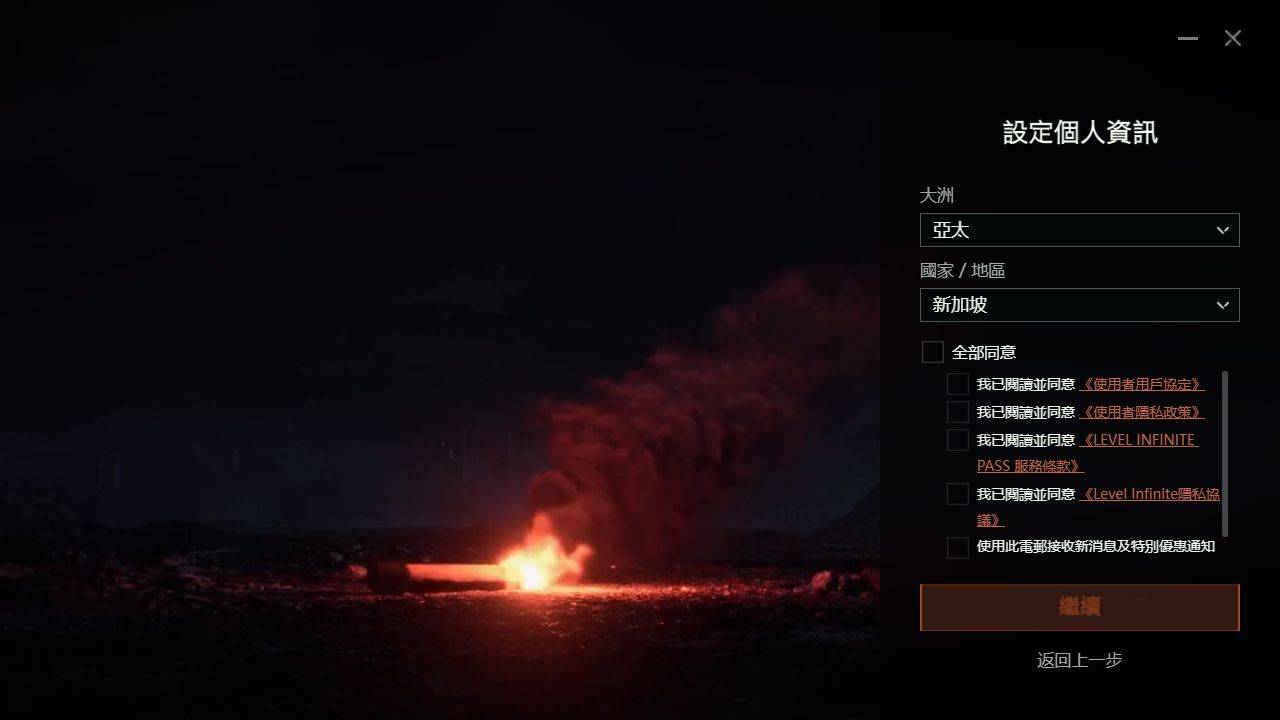Go back with 返回上一步

click(1079, 660)
